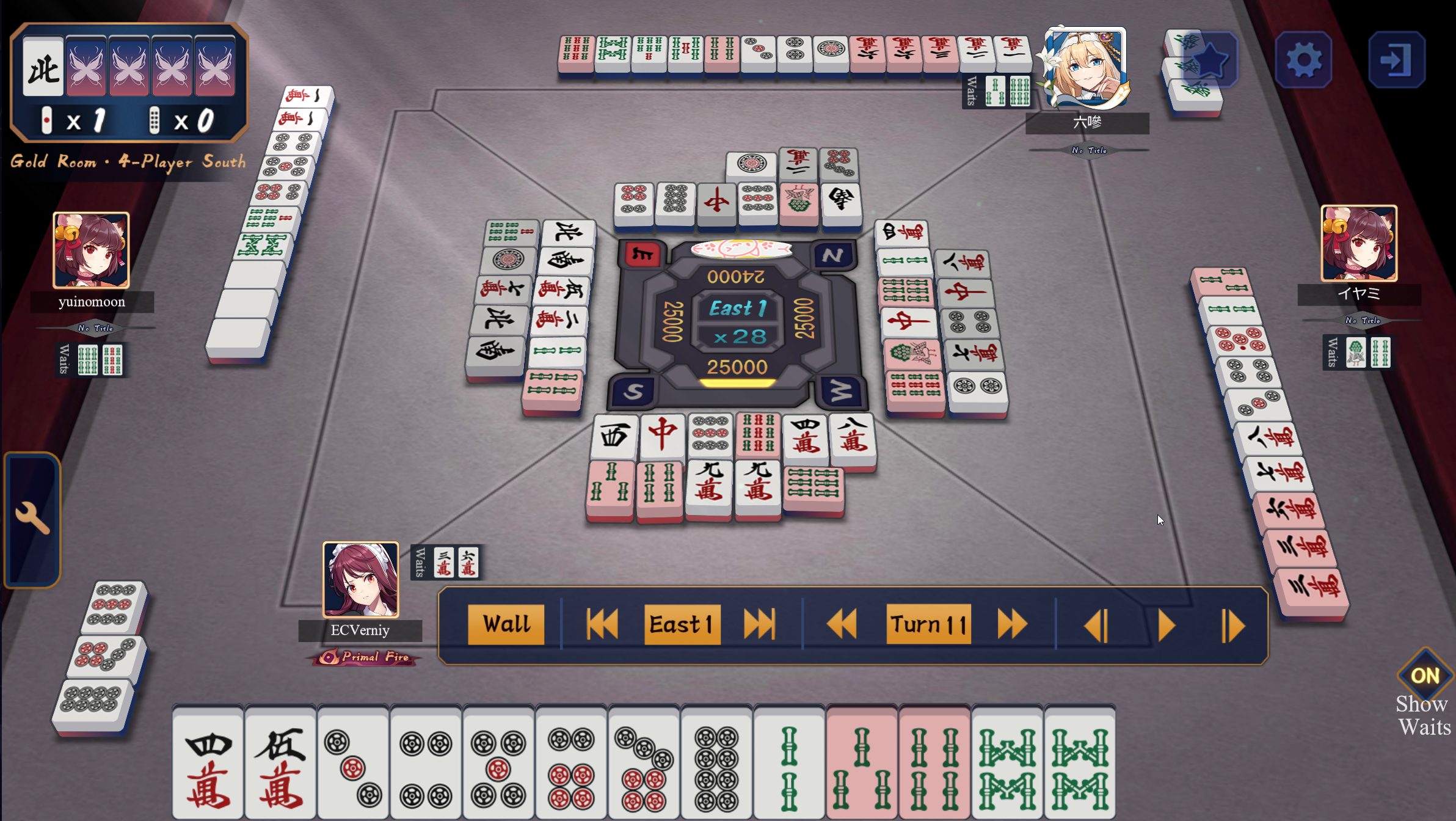Open the Wall view
This screenshot has height=821, width=1456.
[x=506, y=624]
